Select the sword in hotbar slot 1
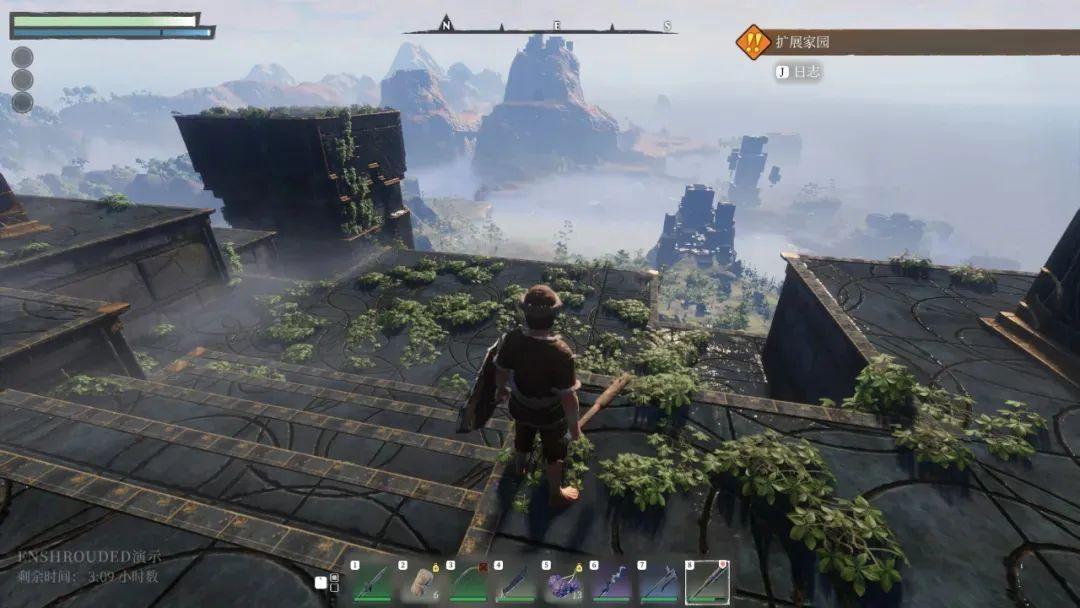 [x=370, y=582]
